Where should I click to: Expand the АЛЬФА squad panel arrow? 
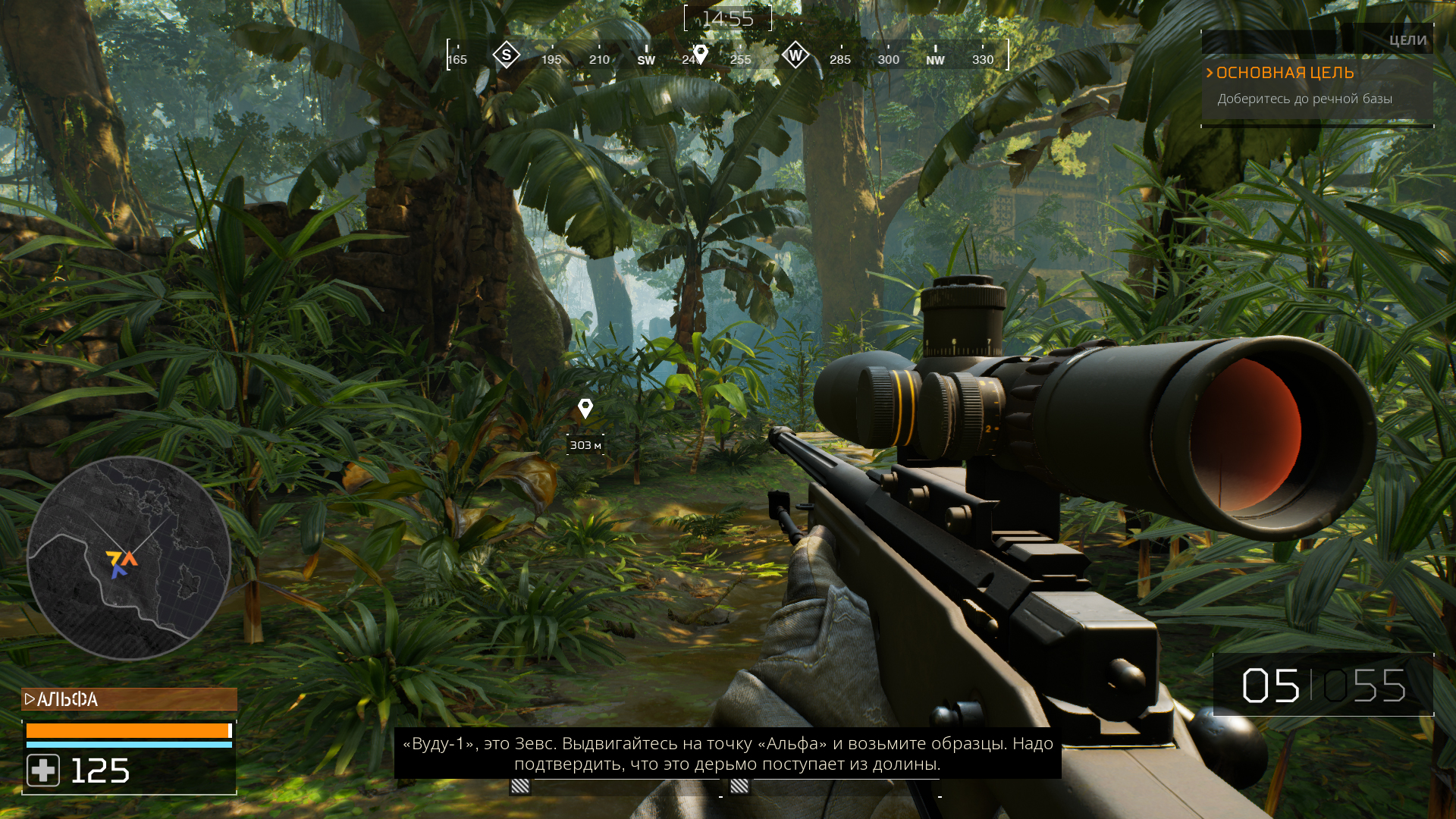29,699
